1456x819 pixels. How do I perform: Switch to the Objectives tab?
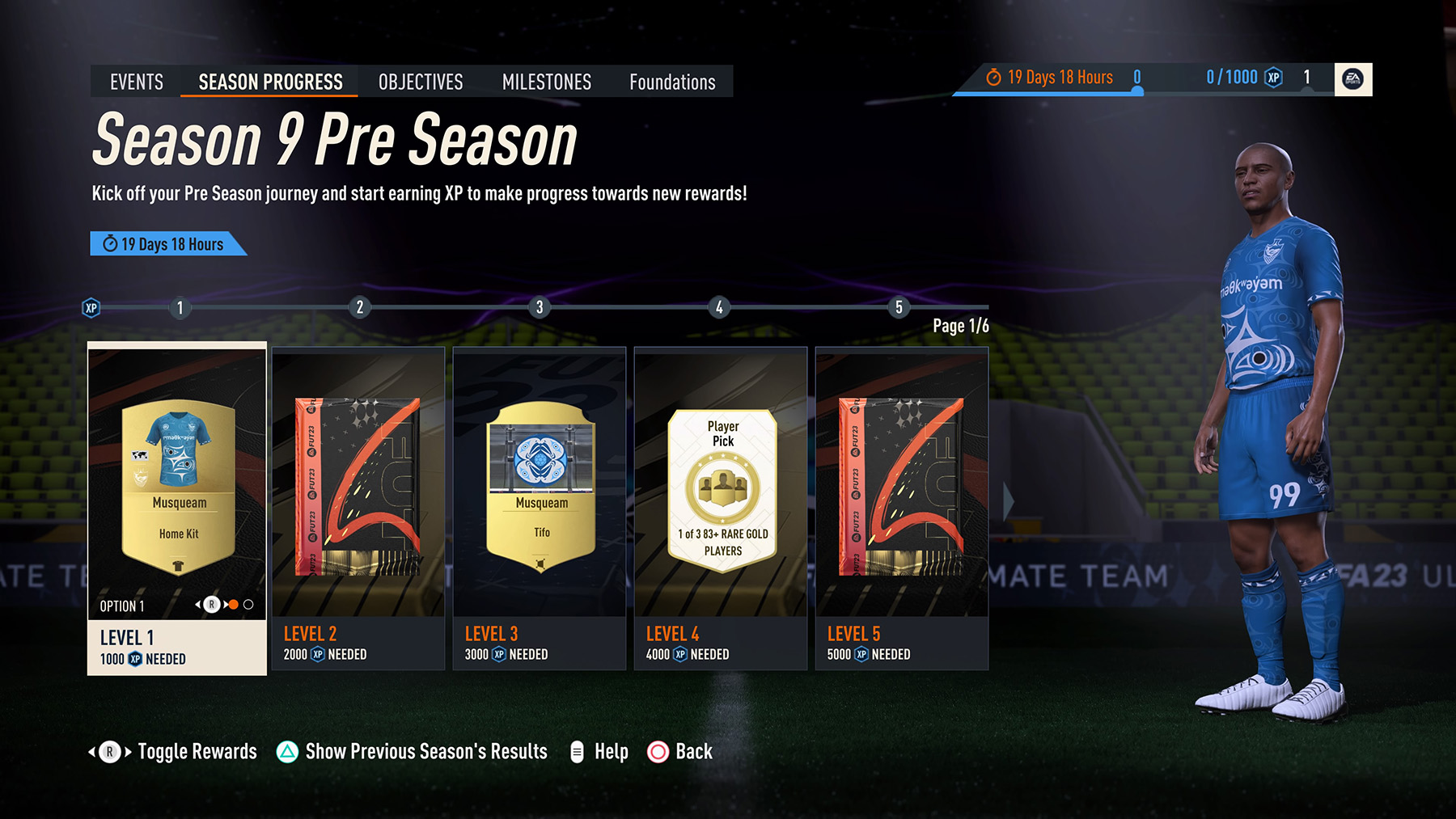click(x=420, y=81)
